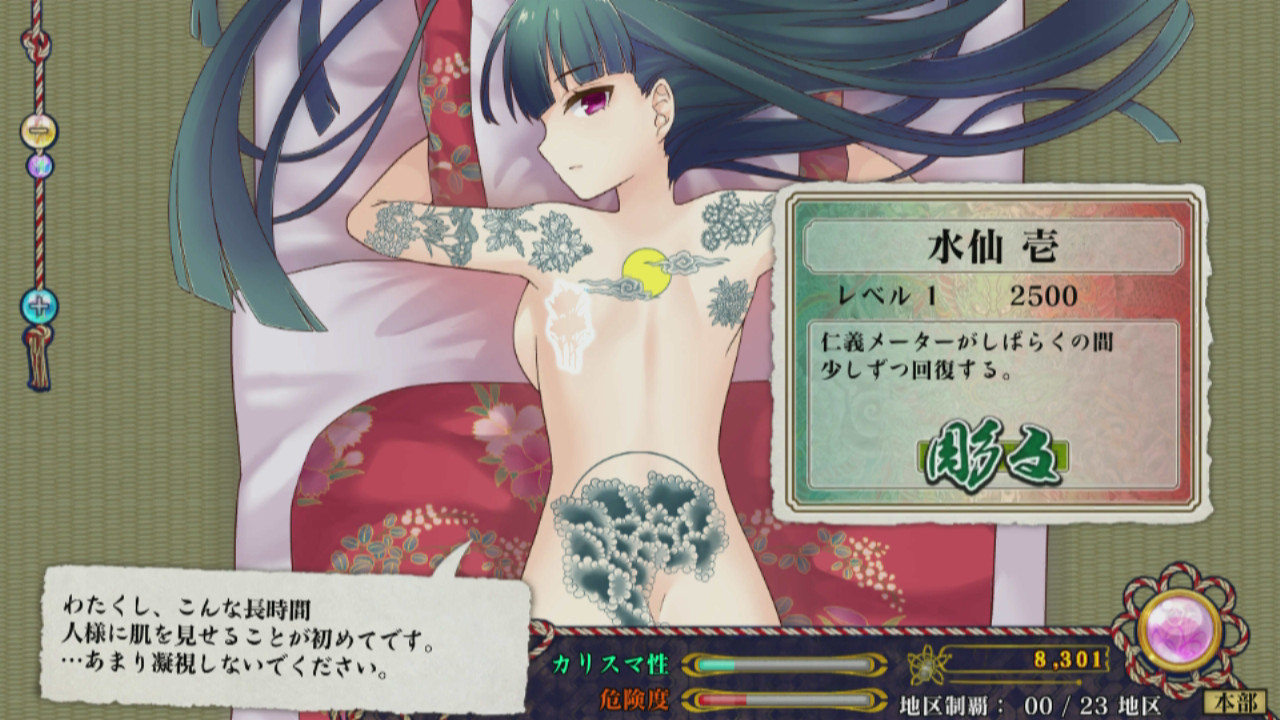The width and height of the screenshot is (1280, 720).
Task: Click the tasseled knot at the rope's bottom
Action: coord(38,360)
